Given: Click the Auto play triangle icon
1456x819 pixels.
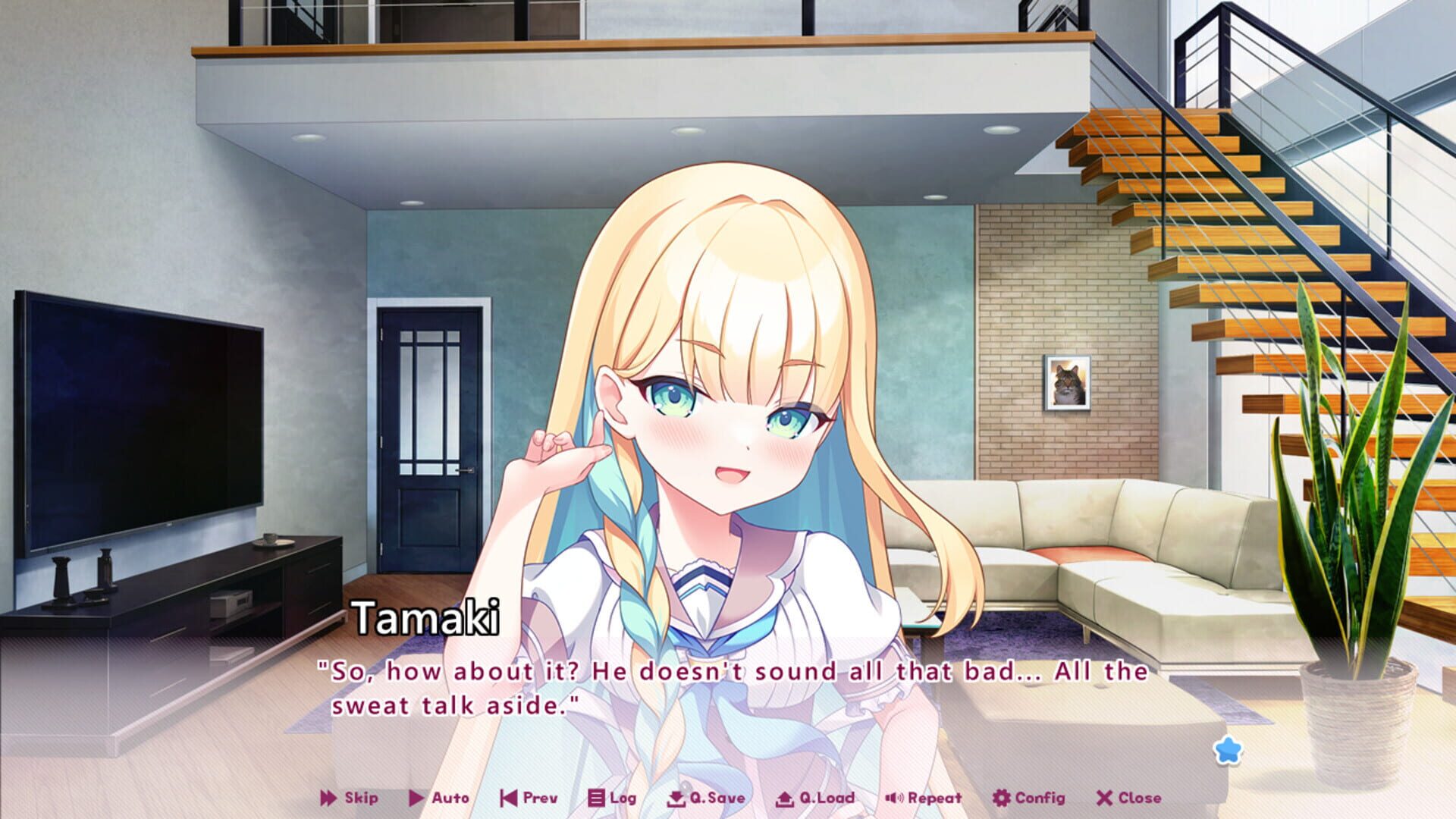Looking at the screenshot, I should 416,797.
